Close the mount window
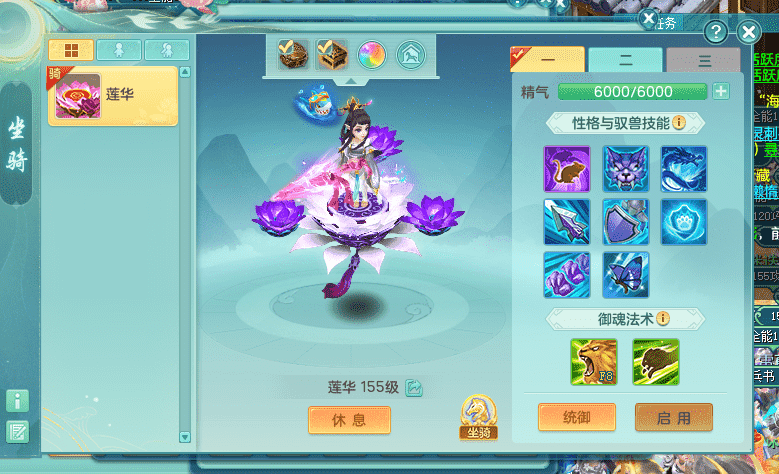Image resolution: width=779 pixels, height=474 pixels. [749, 33]
